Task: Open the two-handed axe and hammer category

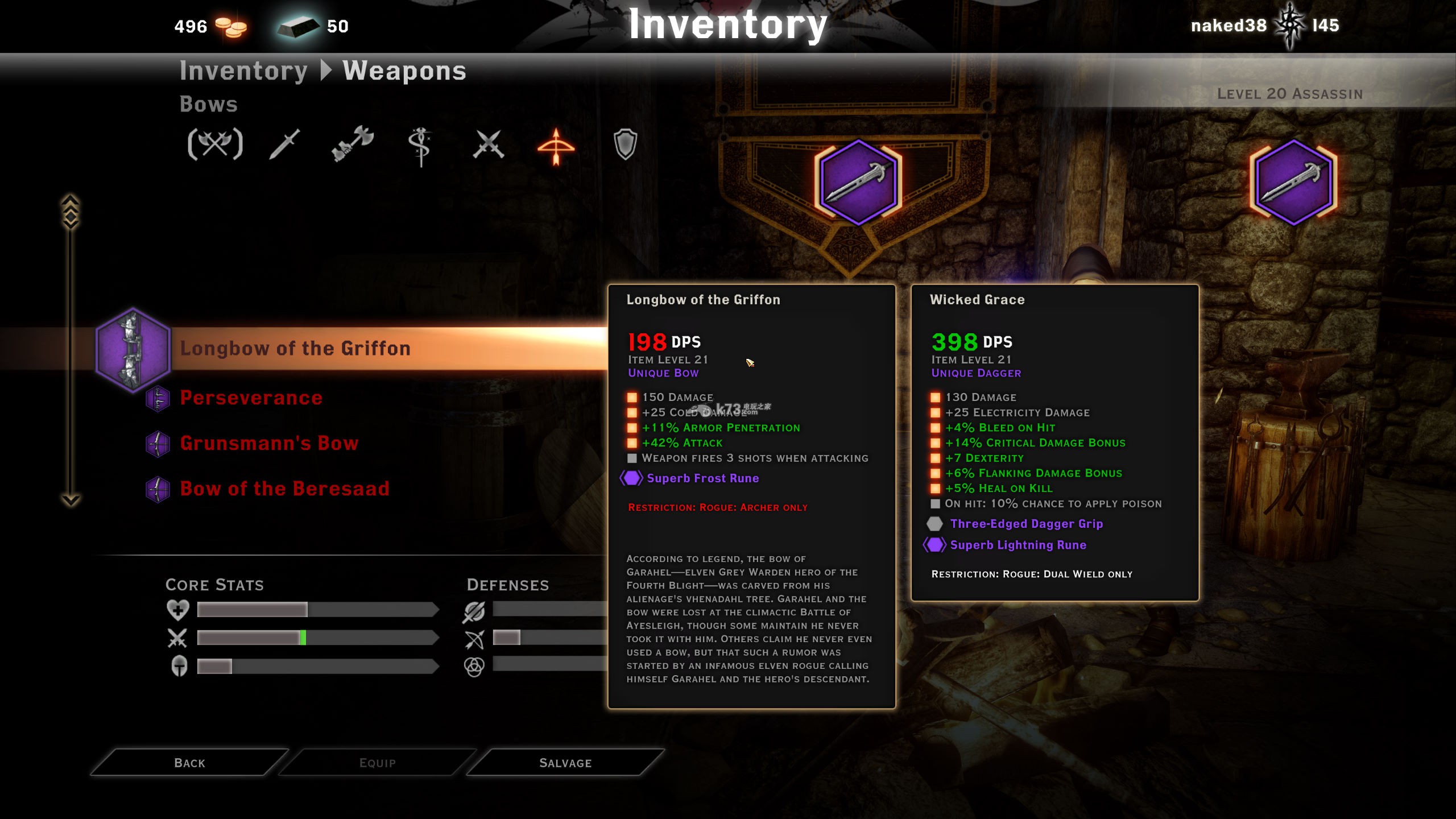Action: [x=353, y=144]
